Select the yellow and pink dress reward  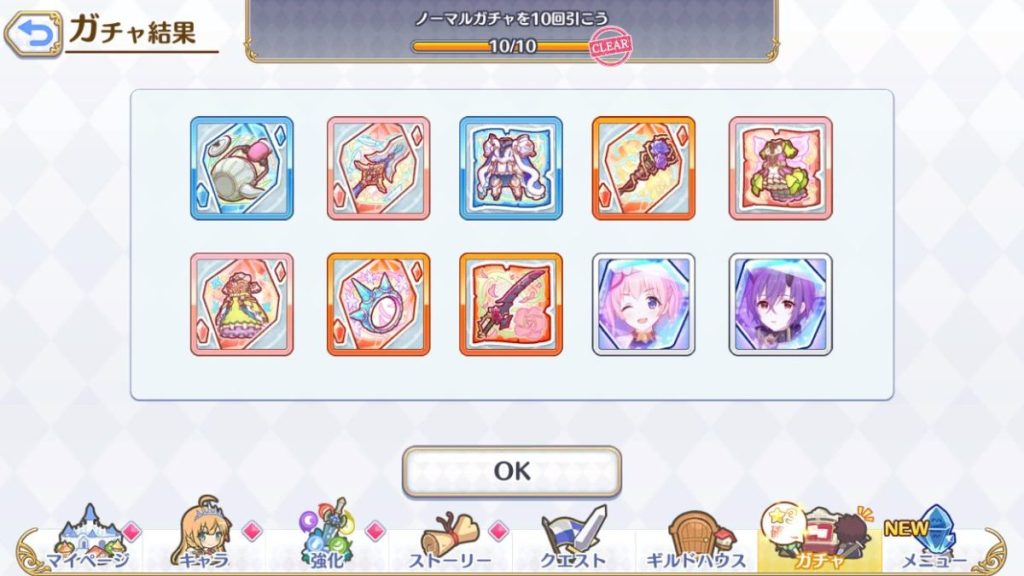tap(242, 304)
